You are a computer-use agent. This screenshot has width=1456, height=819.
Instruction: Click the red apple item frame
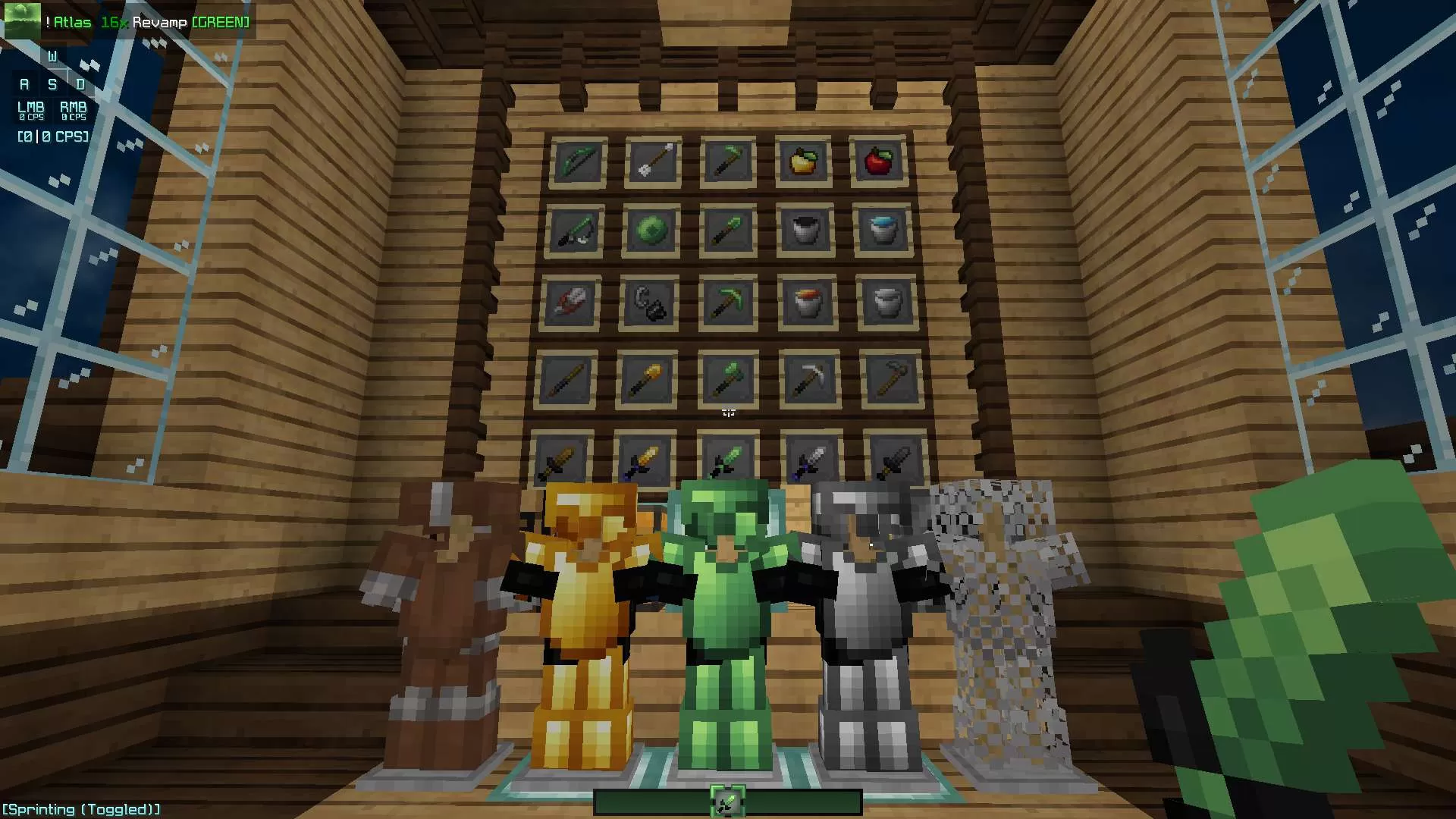(878, 162)
